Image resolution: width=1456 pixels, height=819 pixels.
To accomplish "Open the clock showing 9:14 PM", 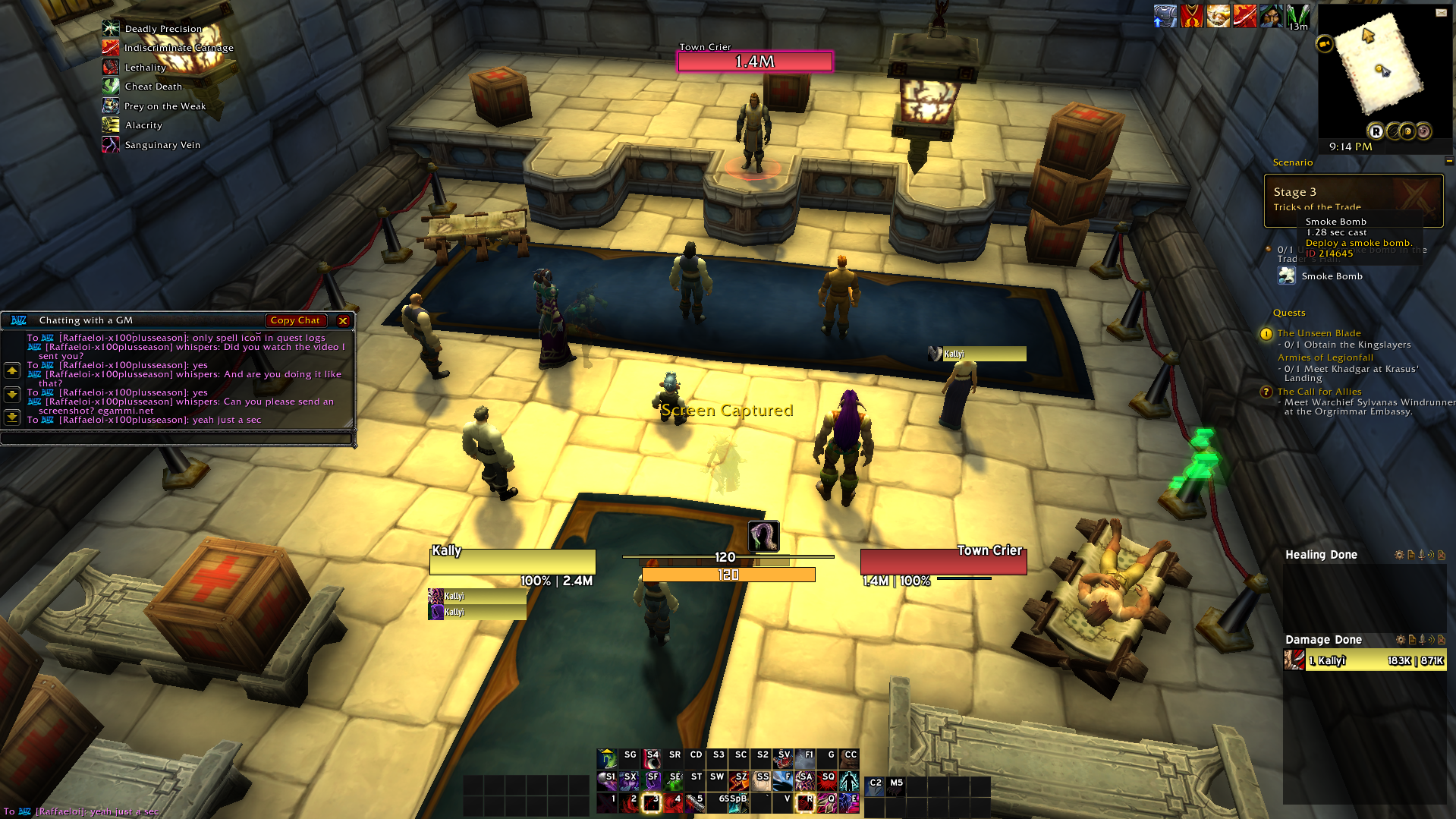I will pyautogui.click(x=1350, y=146).
